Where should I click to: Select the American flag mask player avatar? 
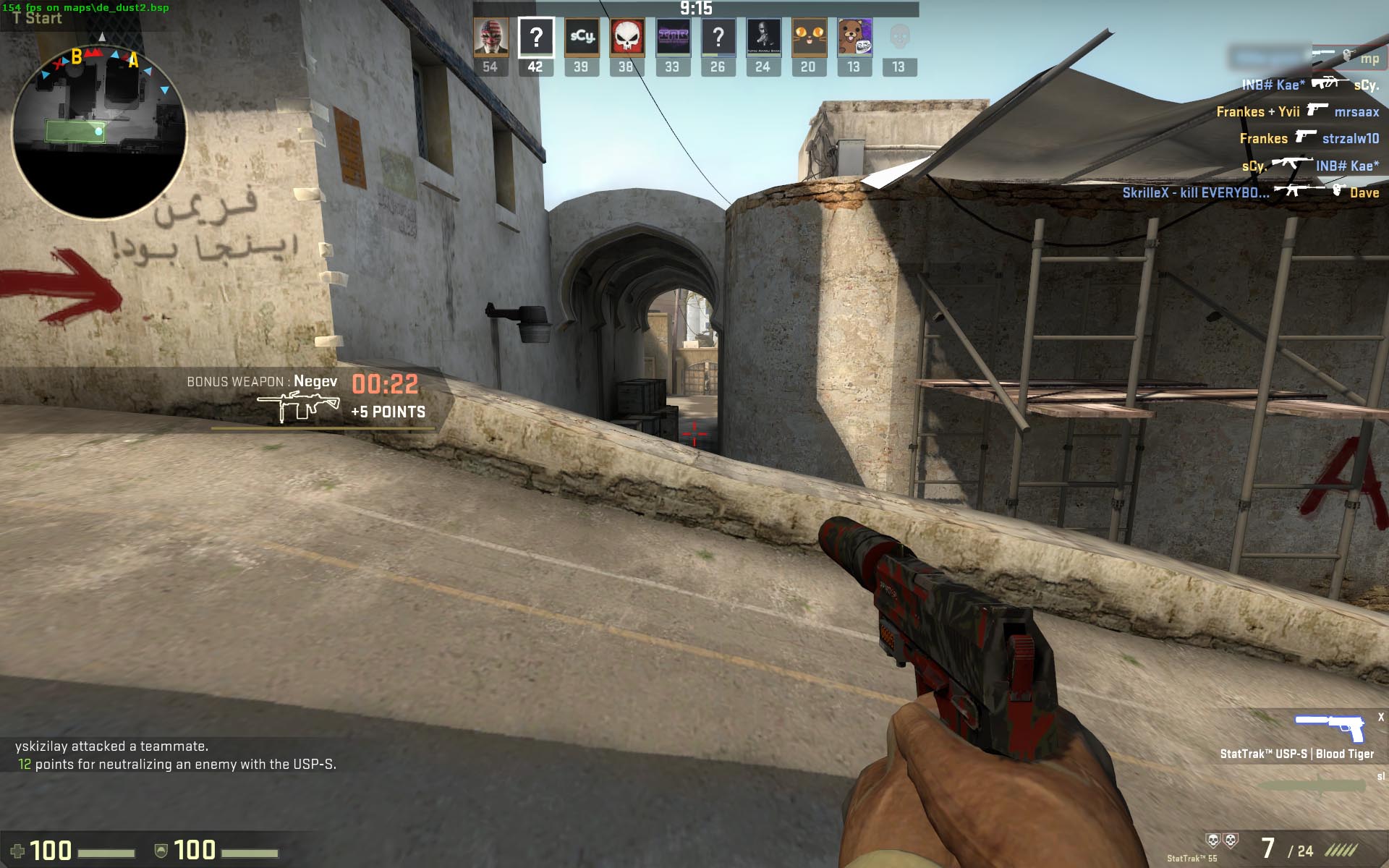click(x=490, y=38)
